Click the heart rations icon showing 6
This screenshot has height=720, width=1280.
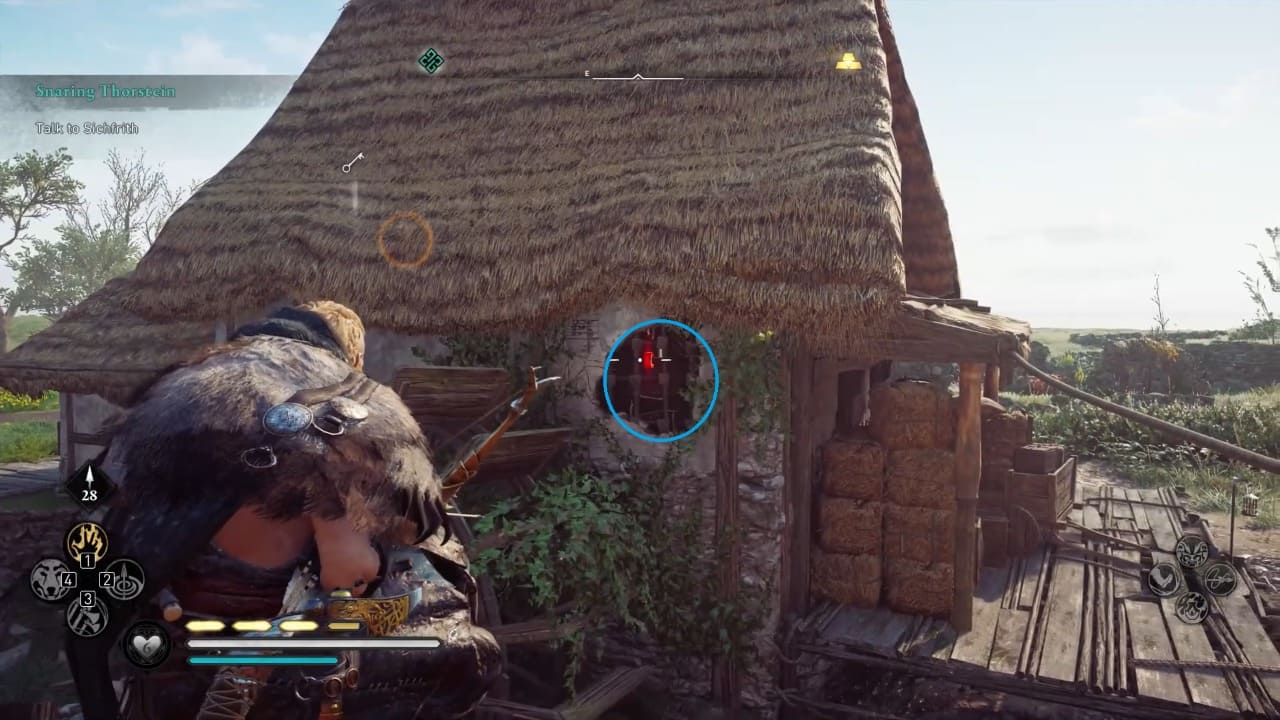click(x=146, y=643)
